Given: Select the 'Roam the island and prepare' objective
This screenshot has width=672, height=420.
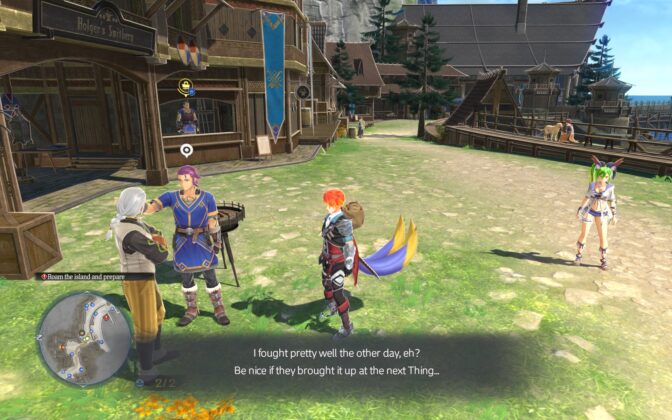Looking at the screenshot, I should 96,276.
